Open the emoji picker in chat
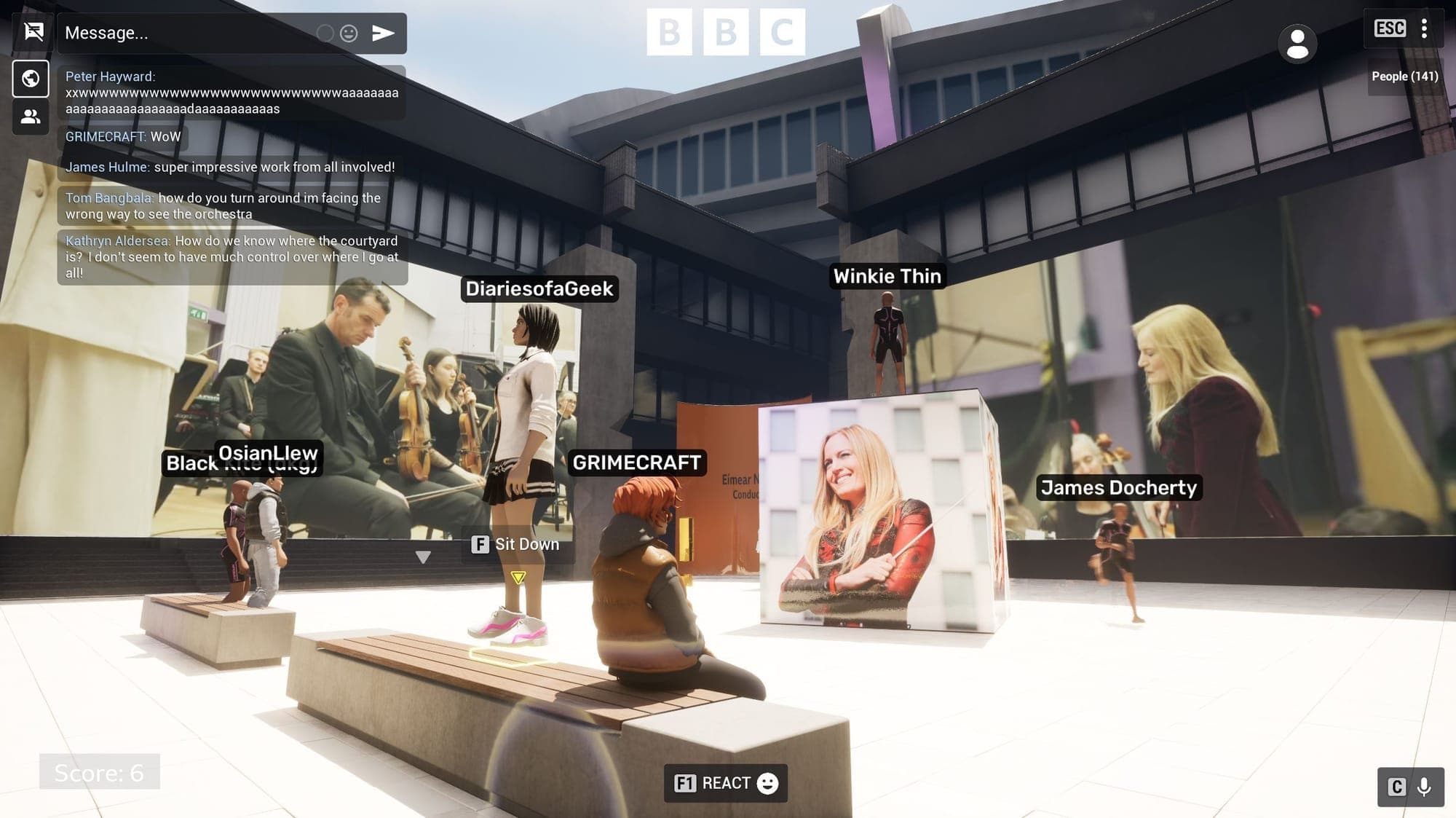The height and width of the screenshot is (818, 1456). tap(349, 34)
